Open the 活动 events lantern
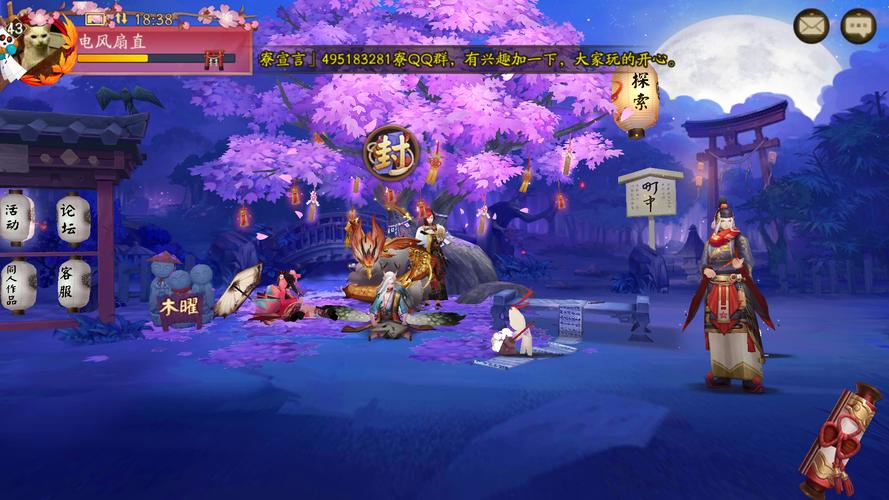This screenshot has width=889, height=500. (x=14, y=217)
